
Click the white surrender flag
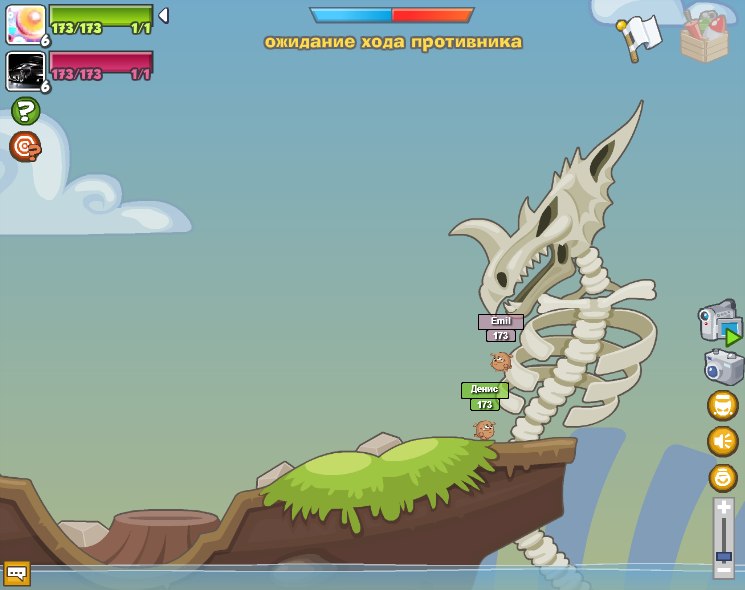[642, 36]
